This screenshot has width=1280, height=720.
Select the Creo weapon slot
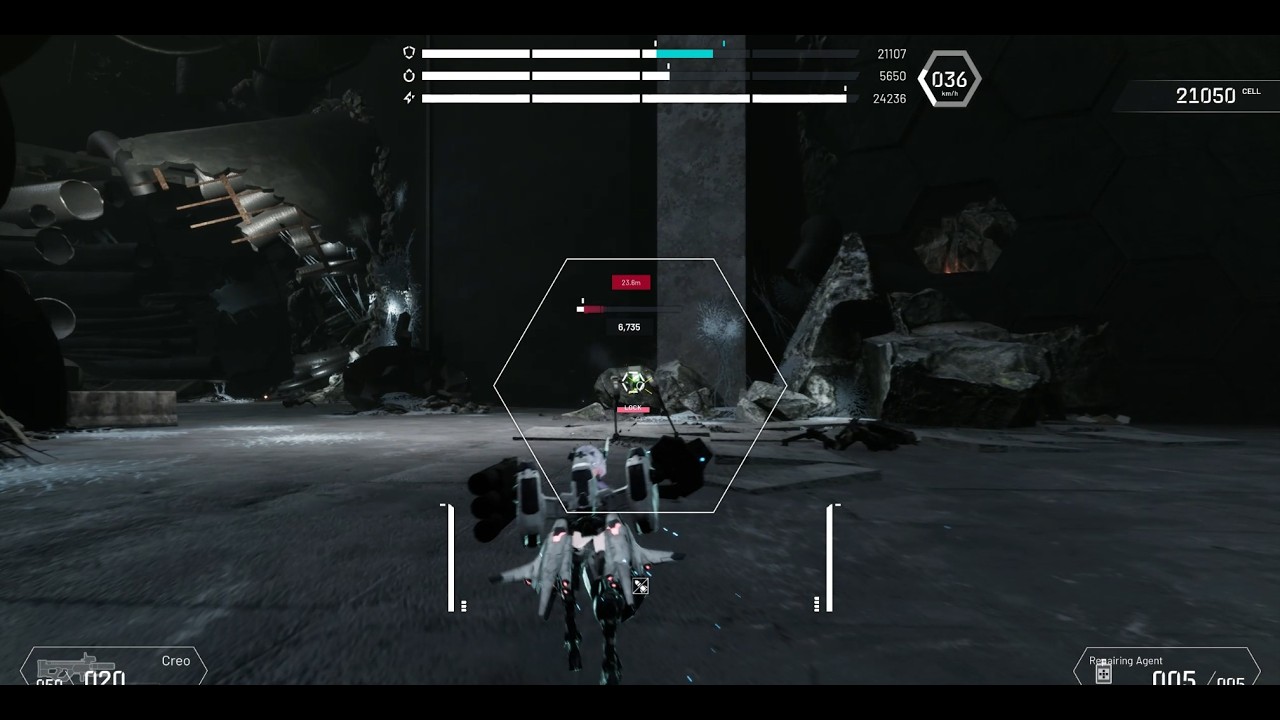pos(113,668)
